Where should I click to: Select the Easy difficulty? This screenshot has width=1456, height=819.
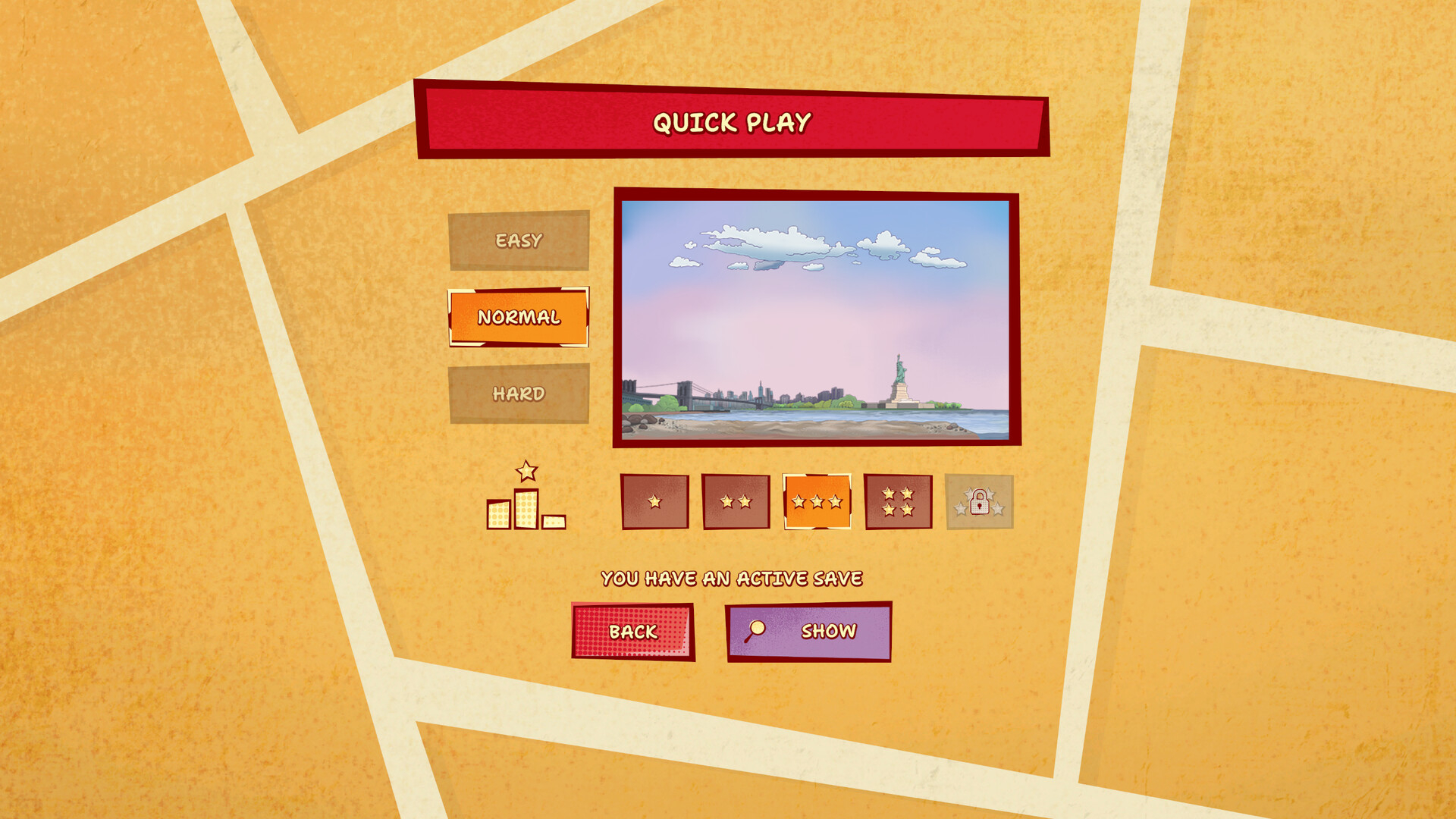(x=519, y=240)
